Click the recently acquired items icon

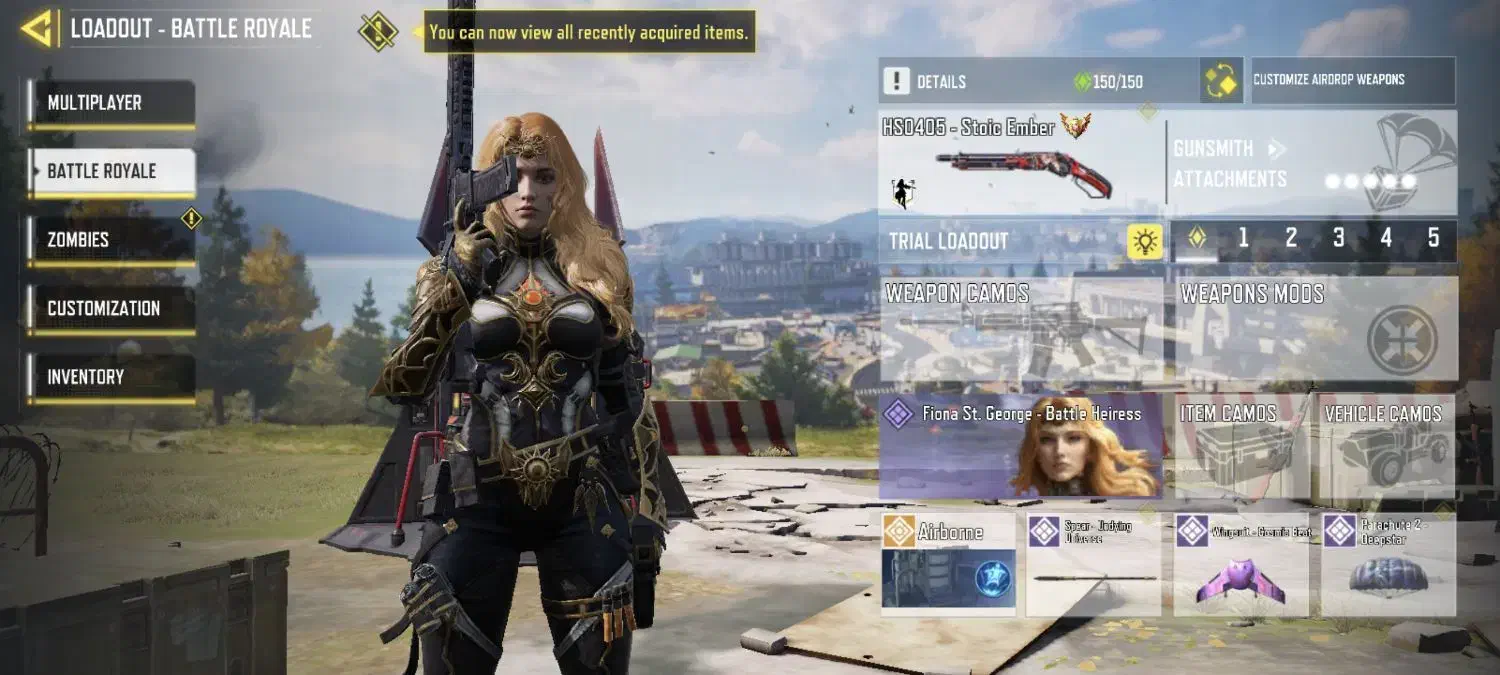tap(378, 31)
